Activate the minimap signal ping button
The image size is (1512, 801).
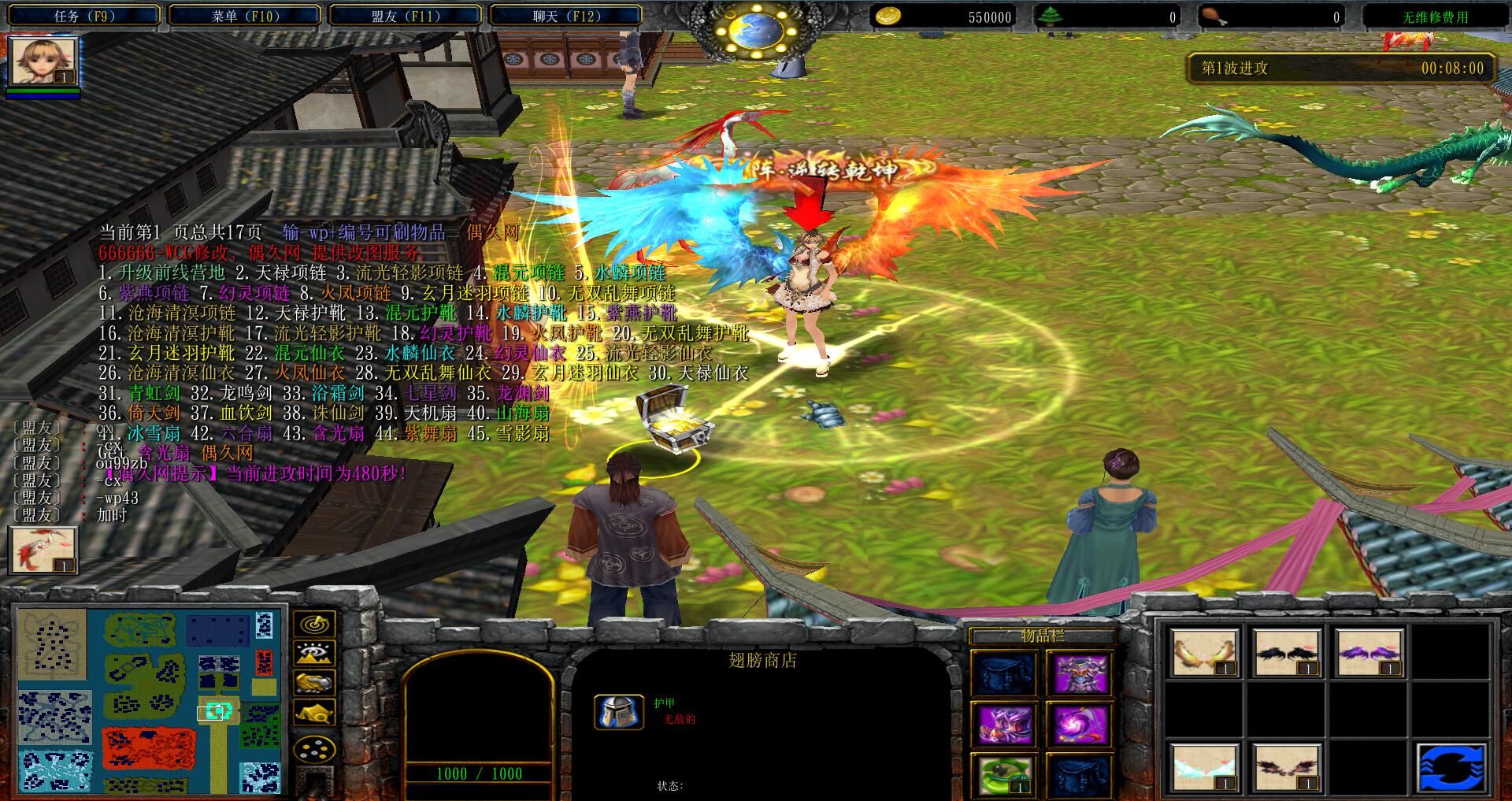(x=314, y=625)
